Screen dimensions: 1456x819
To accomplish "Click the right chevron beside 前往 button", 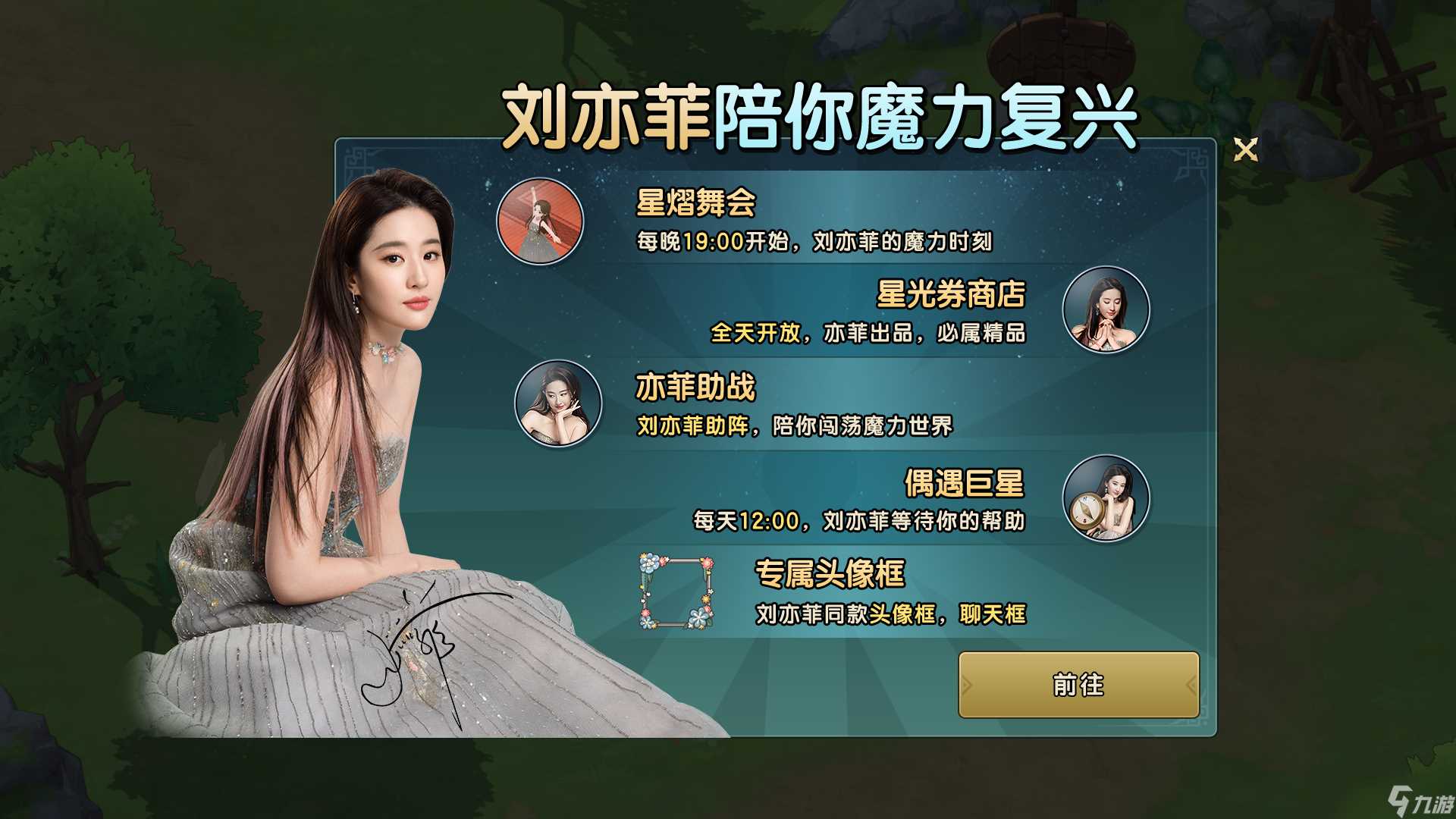I will point(1189,686).
